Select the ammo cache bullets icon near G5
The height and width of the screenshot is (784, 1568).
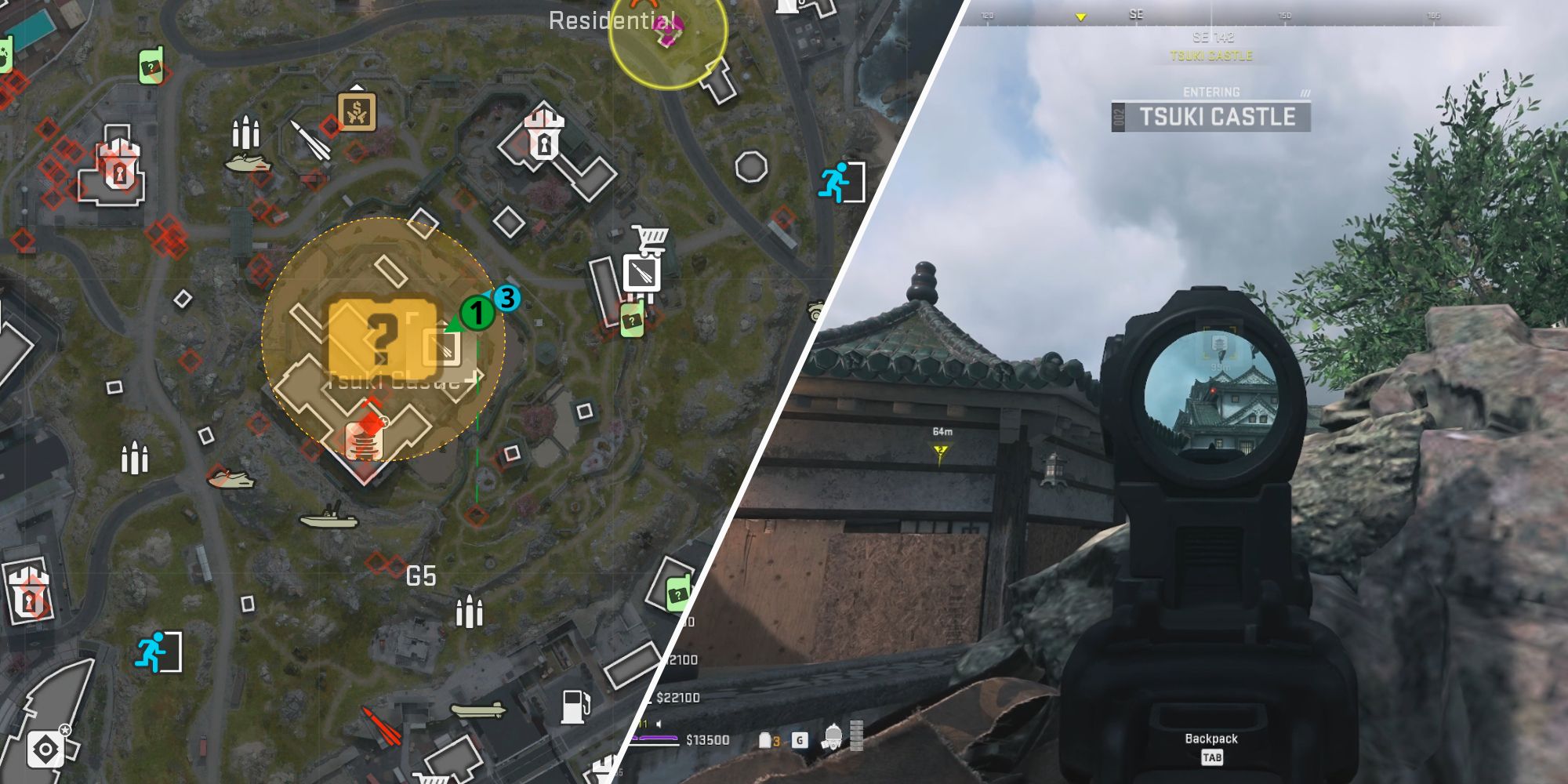pos(469,613)
